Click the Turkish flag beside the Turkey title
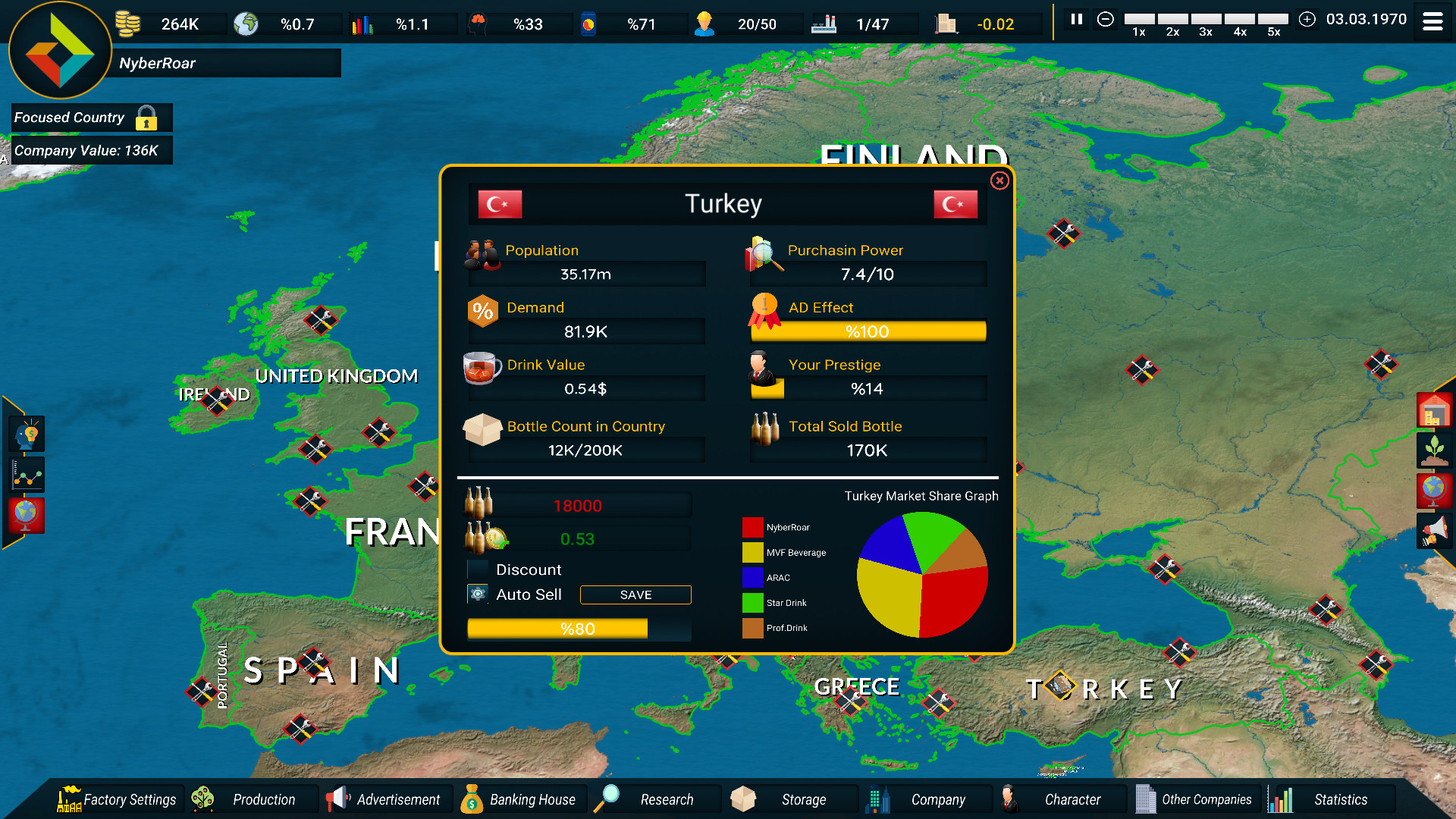This screenshot has width=1456, height=819. (x=500, y=203)
